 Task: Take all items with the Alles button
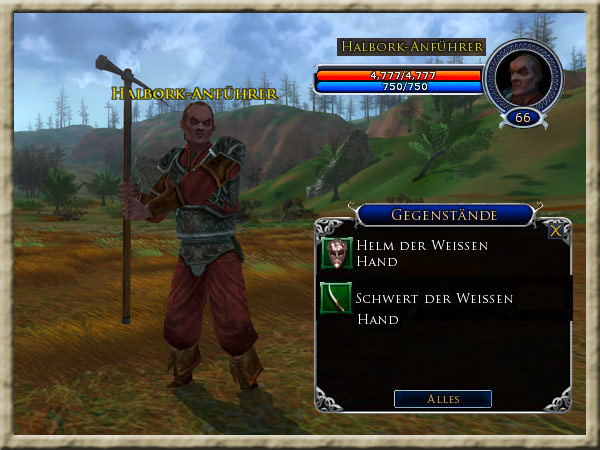pos(442,399)
